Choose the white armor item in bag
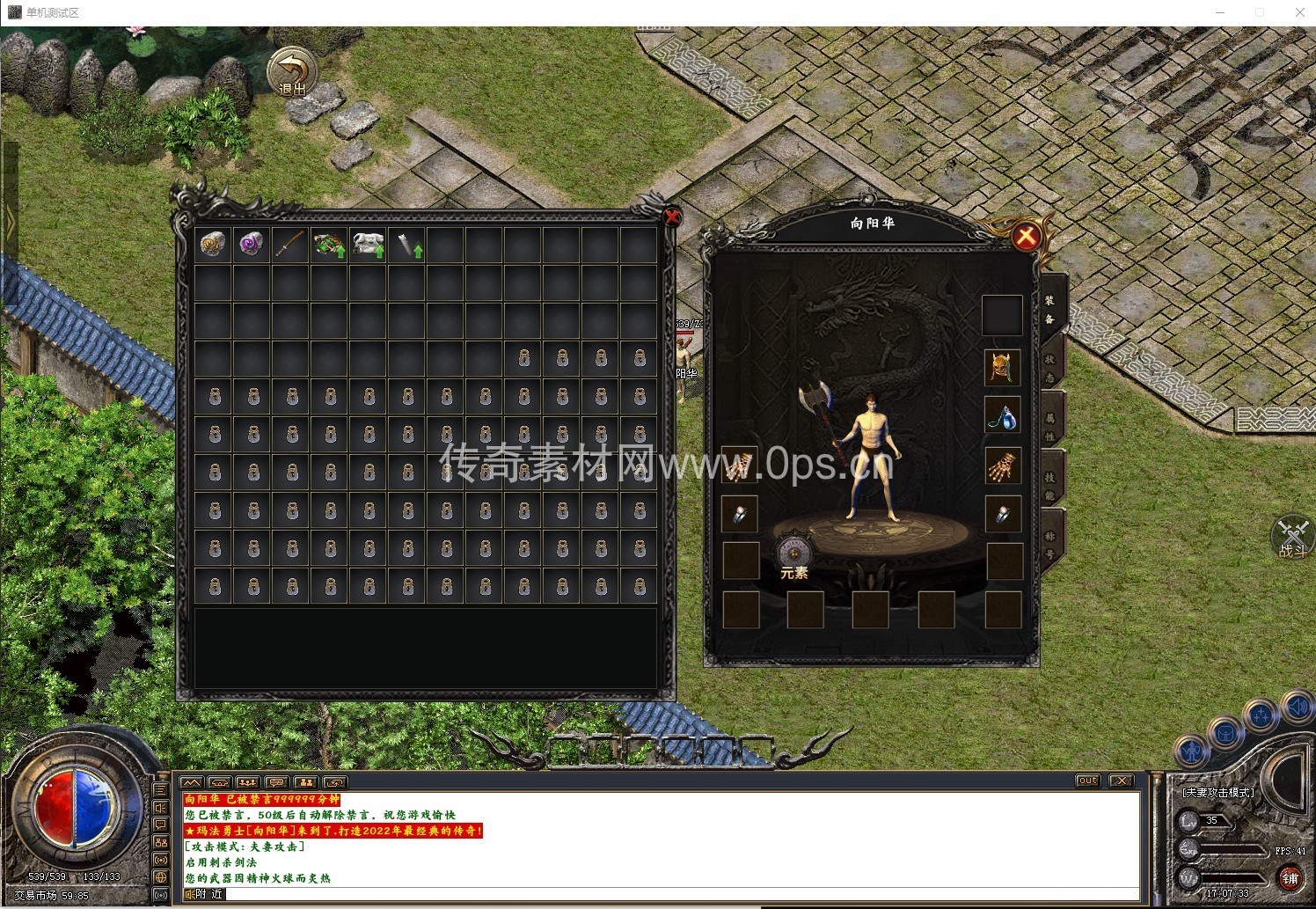This screenshot has width=1316, height=909. pyautogui.click(x=368, y=245)
